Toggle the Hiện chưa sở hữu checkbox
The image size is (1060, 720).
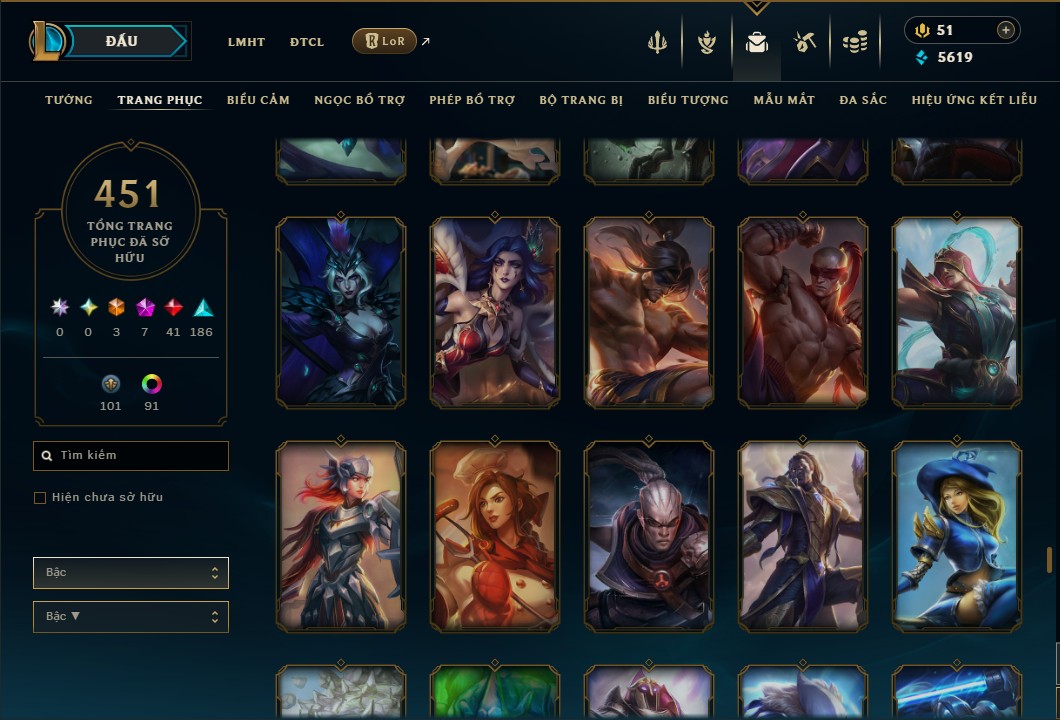point(40,498)
